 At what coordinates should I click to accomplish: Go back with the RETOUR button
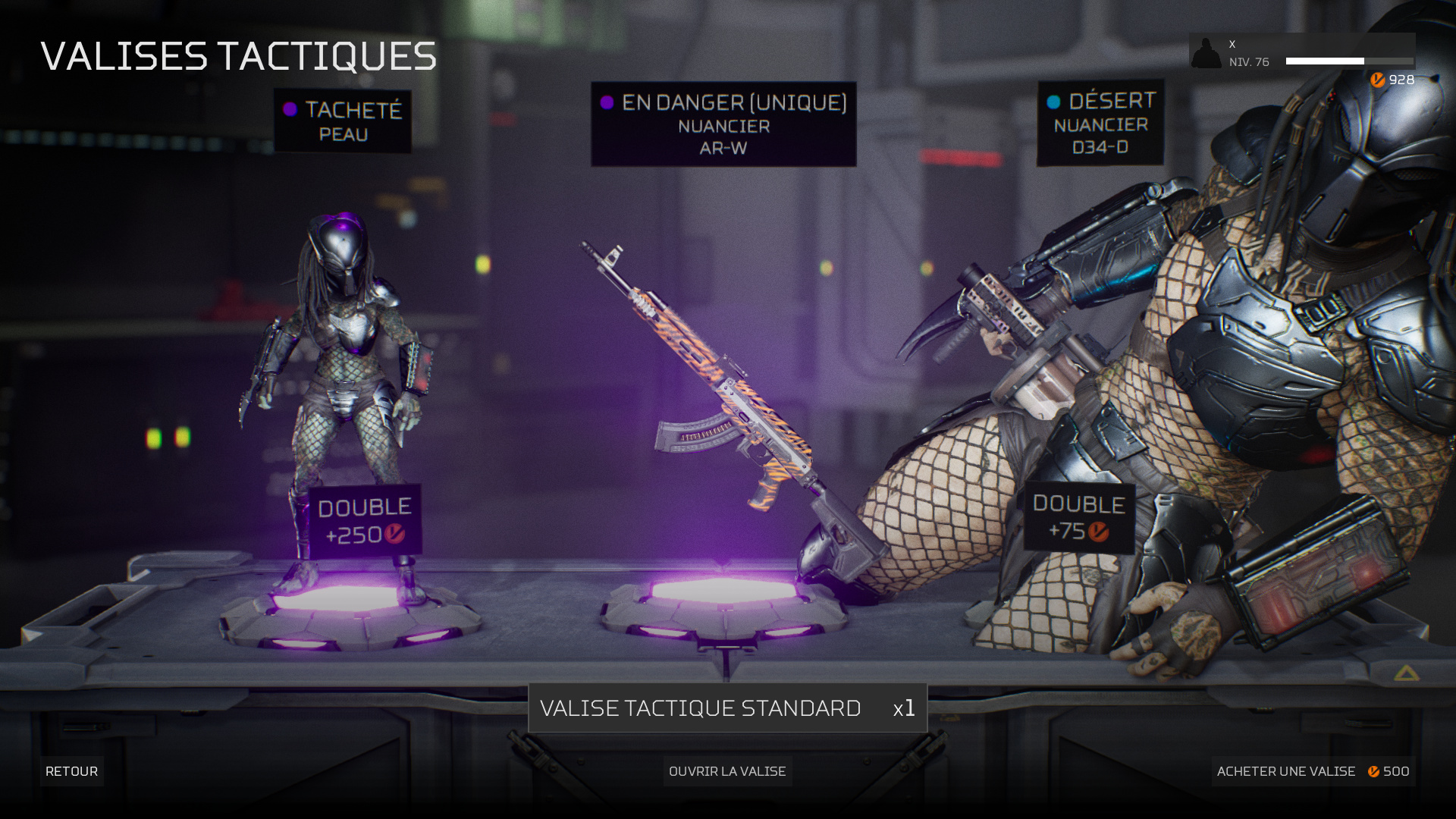click(71, 771)
